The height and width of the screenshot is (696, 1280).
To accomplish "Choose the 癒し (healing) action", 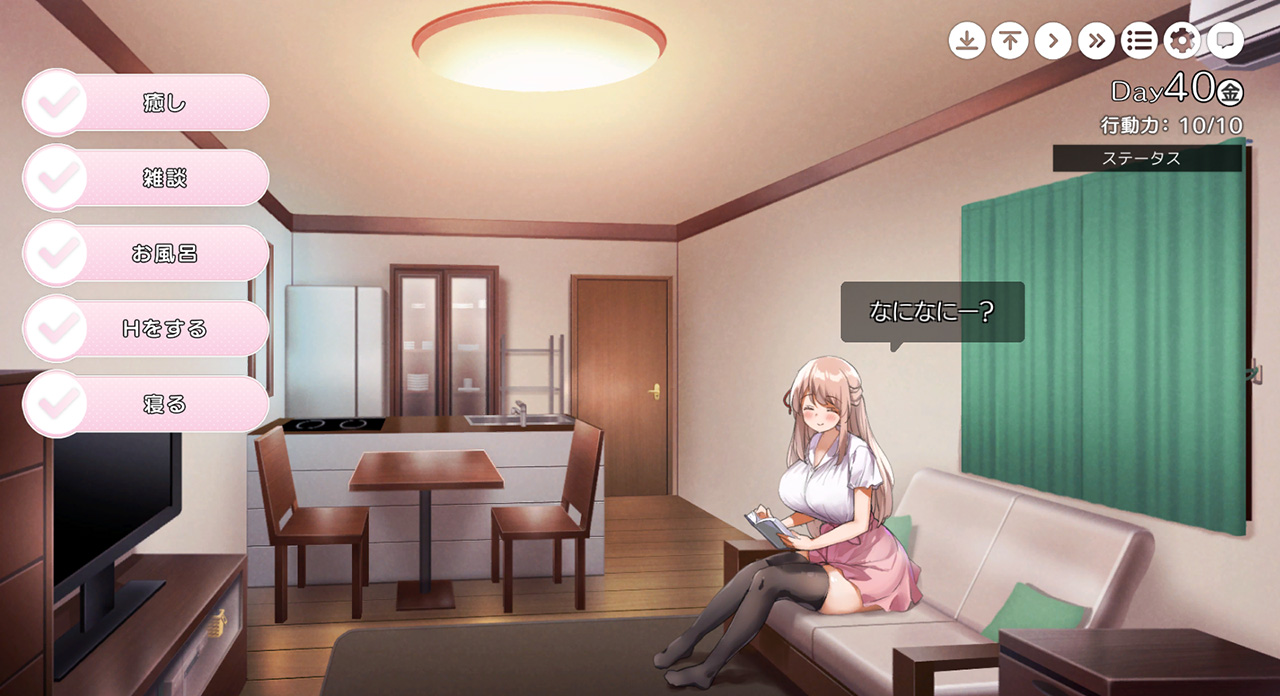I will [146, 103].
